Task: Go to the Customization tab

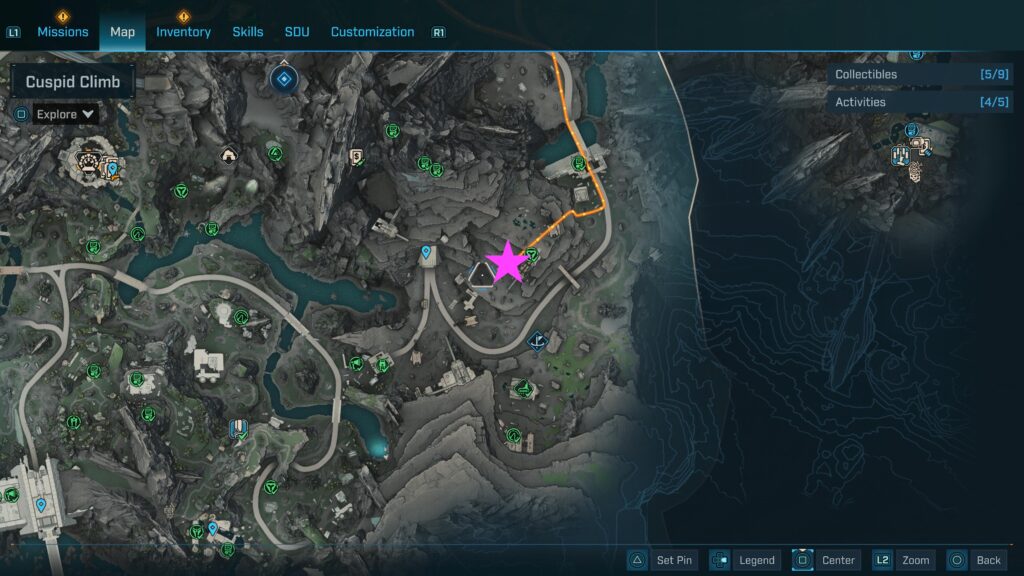Action: pyautogui.click(x=372, y=32)
